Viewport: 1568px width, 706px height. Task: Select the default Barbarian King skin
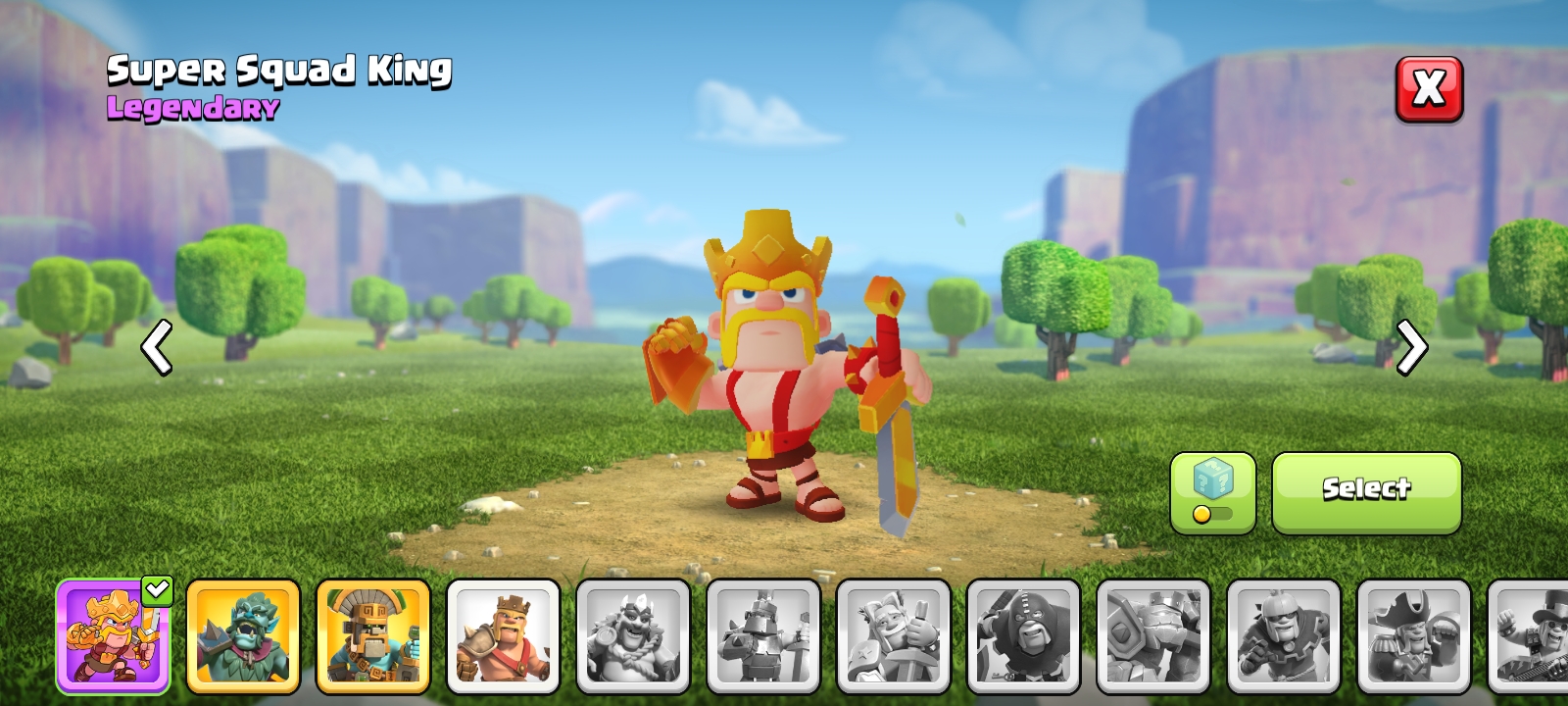[504, 635]
